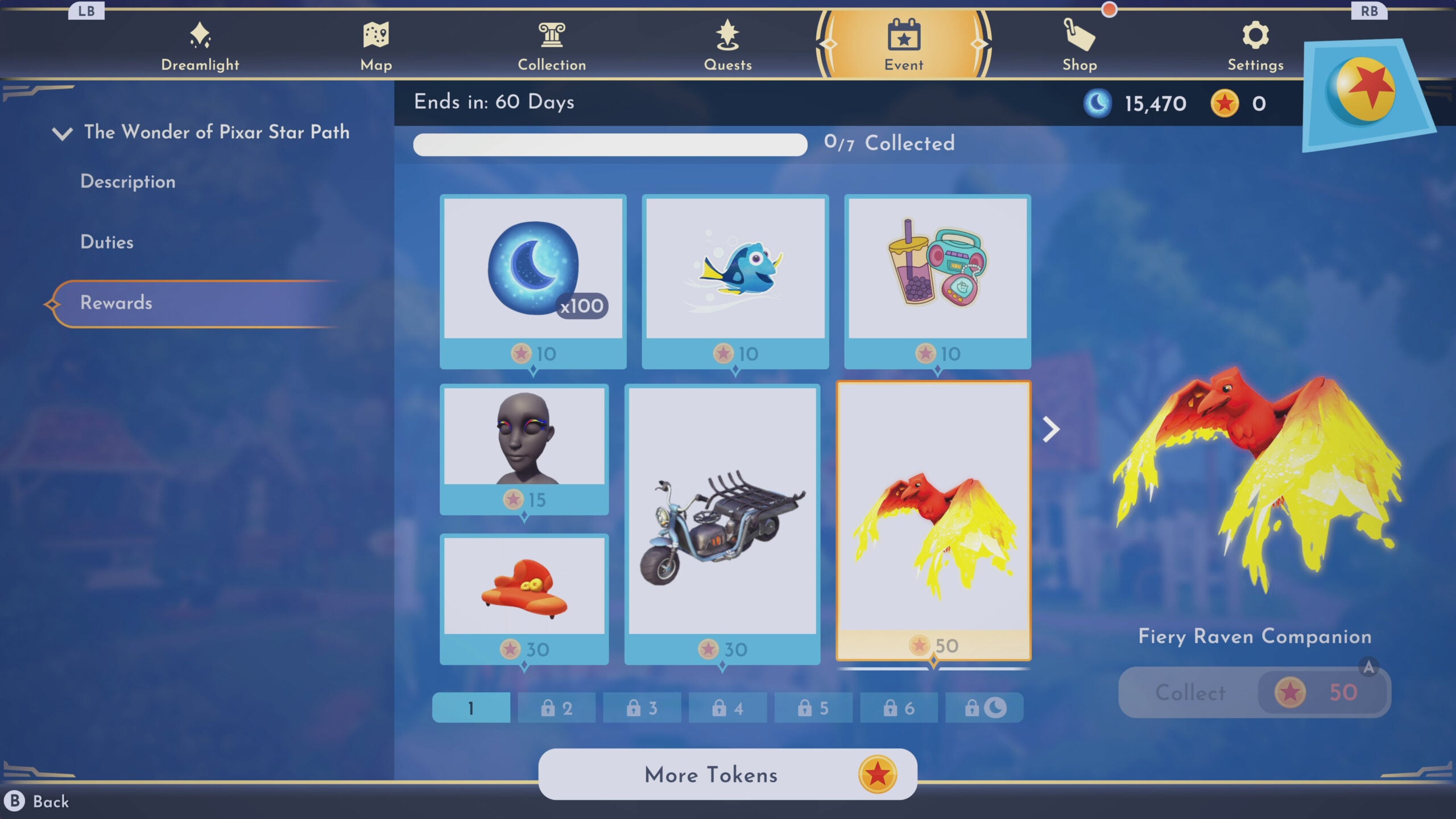
Task: Collapse The Wonder of Pixar Star Path section
Action: 63,133
